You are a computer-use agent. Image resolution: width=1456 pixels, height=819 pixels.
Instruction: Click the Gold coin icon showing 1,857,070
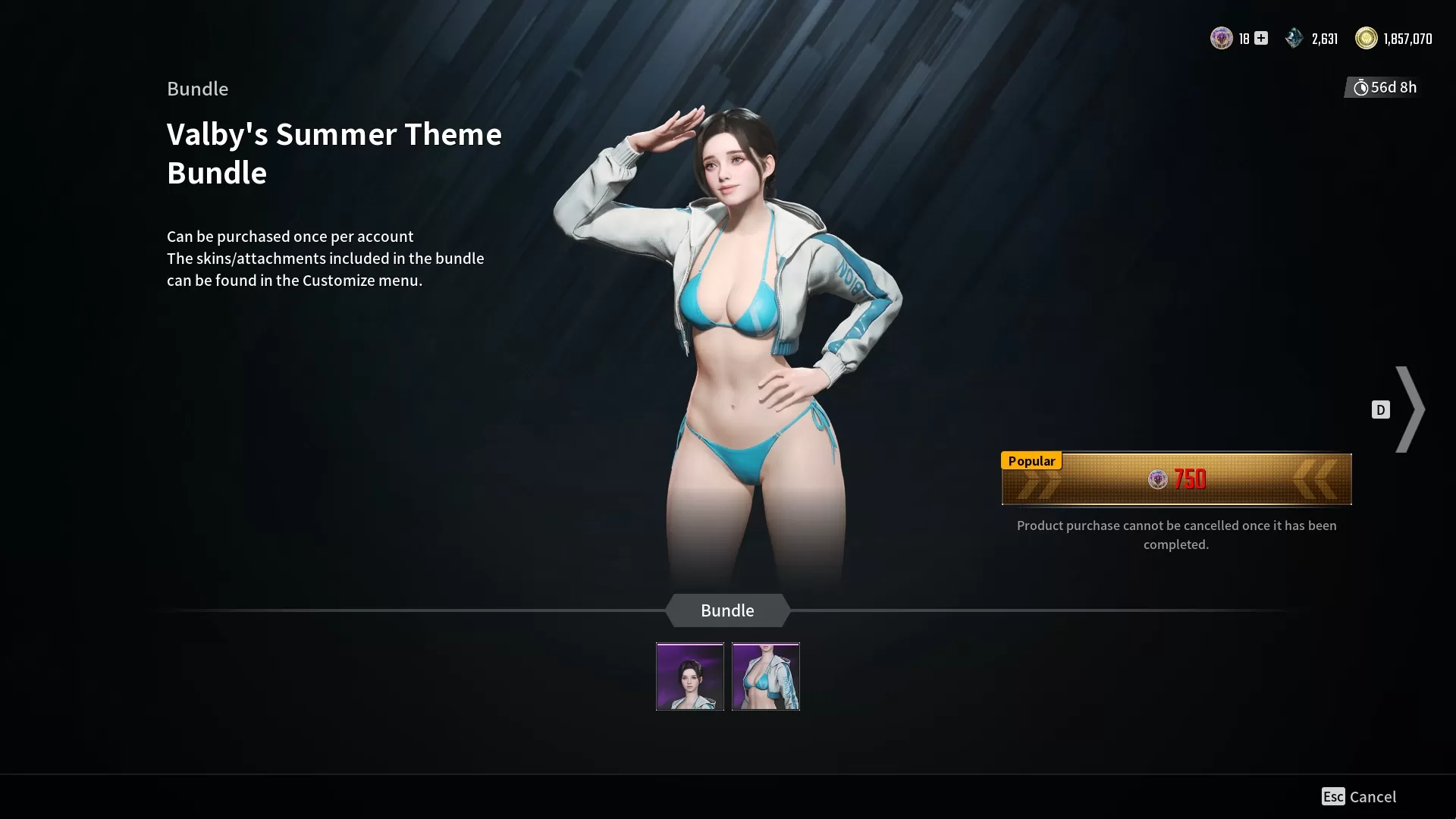1367,38
